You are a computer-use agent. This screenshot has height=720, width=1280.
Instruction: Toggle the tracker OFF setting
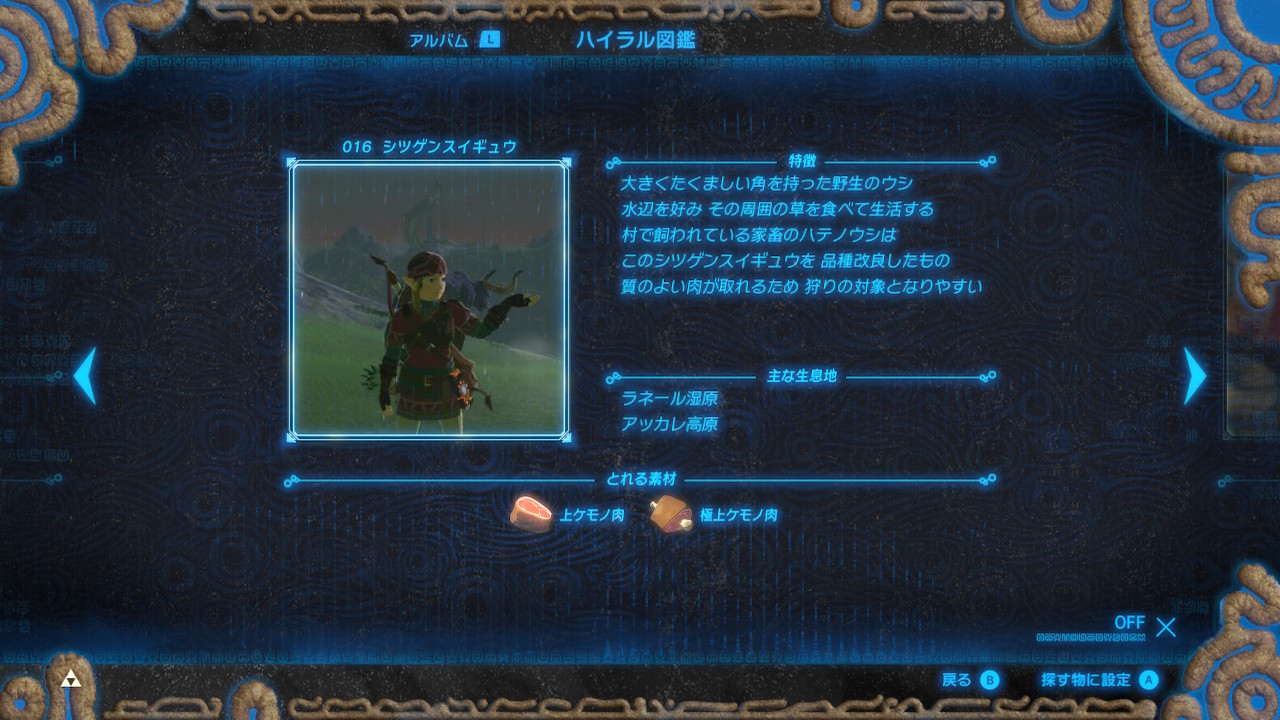(x=1131, y=624)
